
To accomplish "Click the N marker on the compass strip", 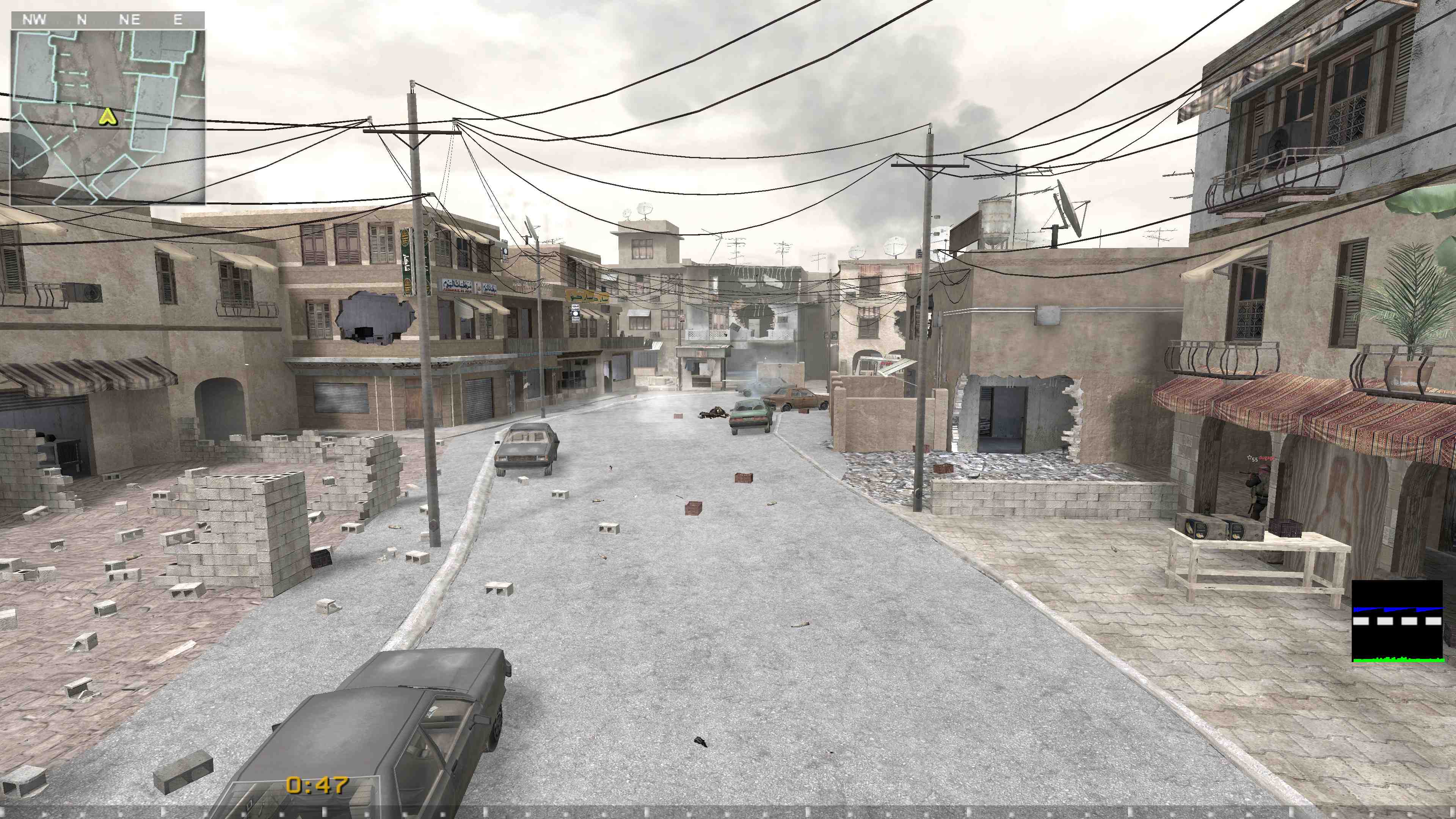I will click(82, 20).
